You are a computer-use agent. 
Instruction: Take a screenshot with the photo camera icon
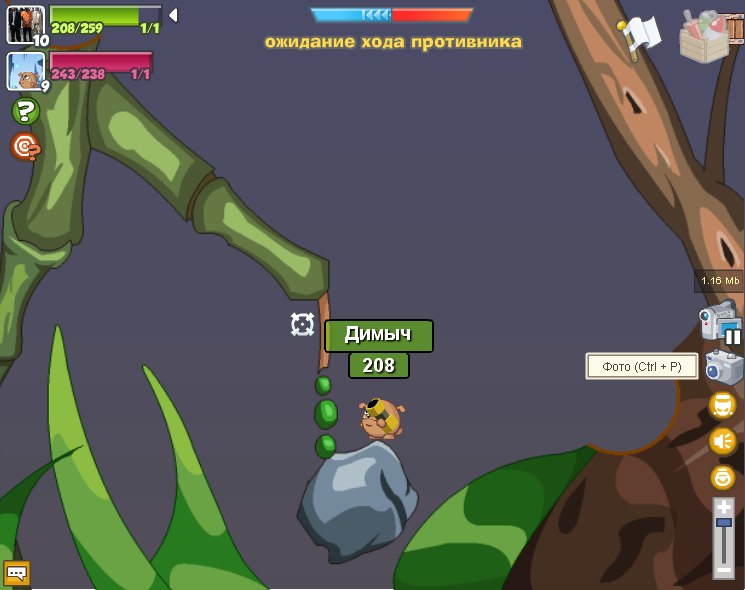coord(723,367)
